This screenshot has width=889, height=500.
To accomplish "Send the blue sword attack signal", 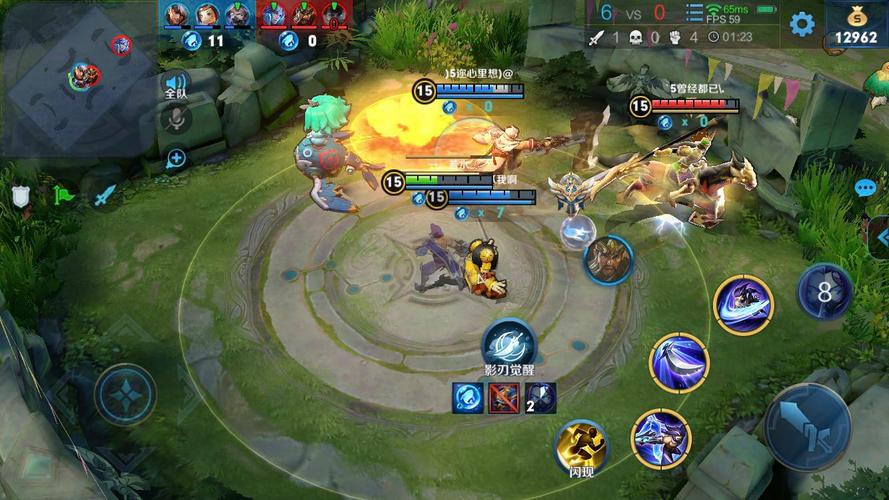I will pos(106,196).
